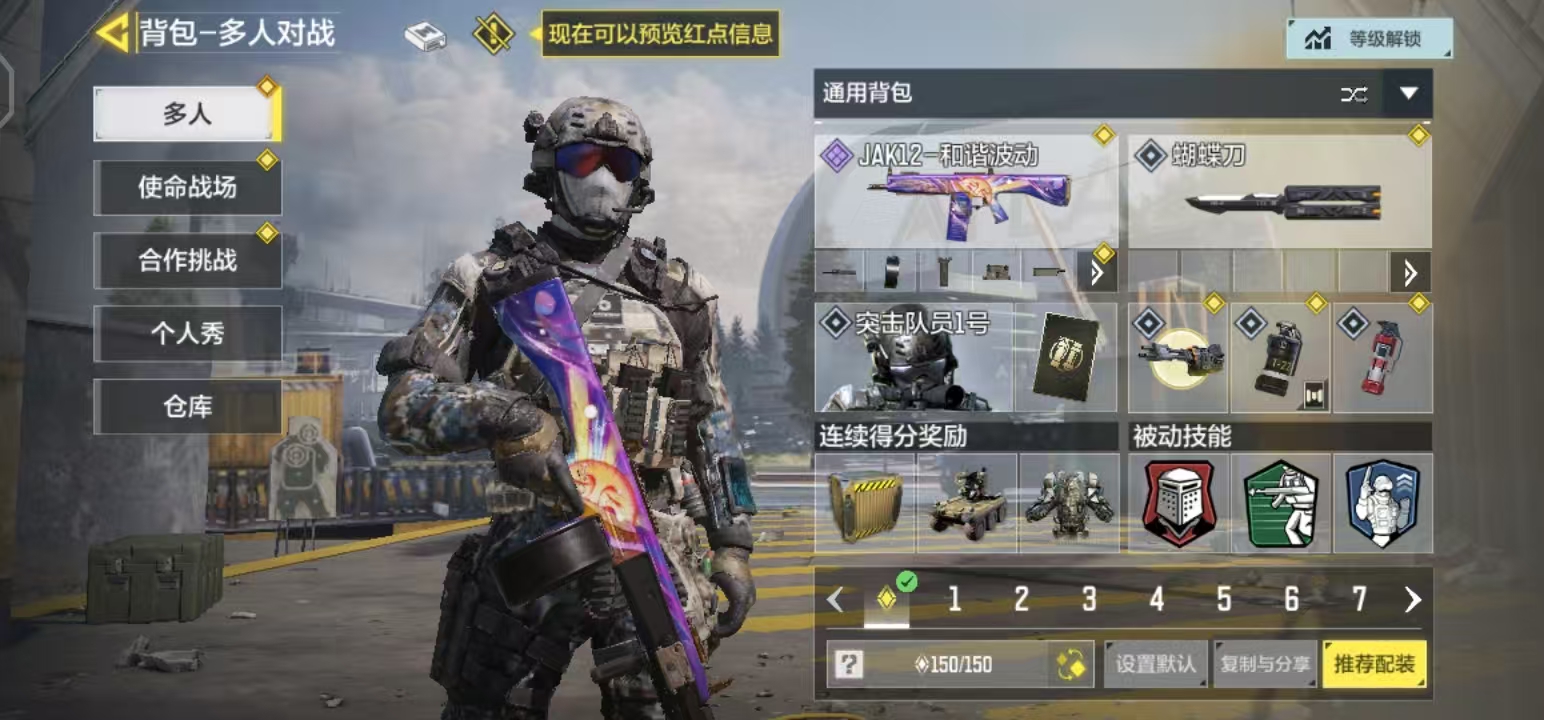This screenshot has height=720, width=1544.
Task: Open the 使命战场 tab
Action: pyautogui.click(x=187, y=187)
